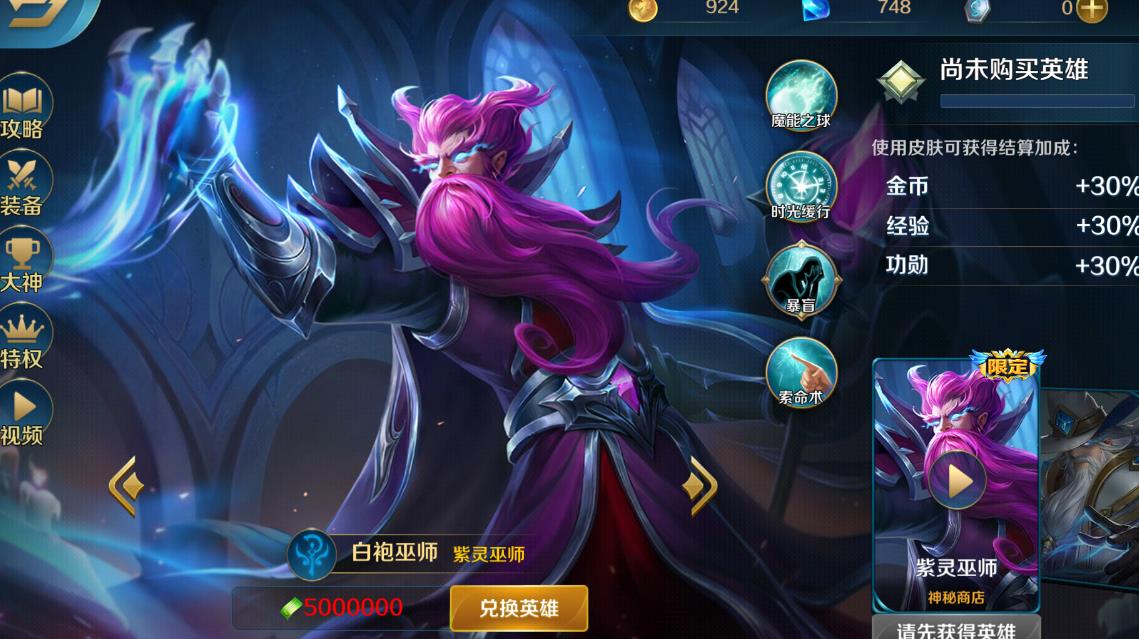Add currency with the plus button
The height and width of the screenshot is (639, 1139).
[1092, 9]
